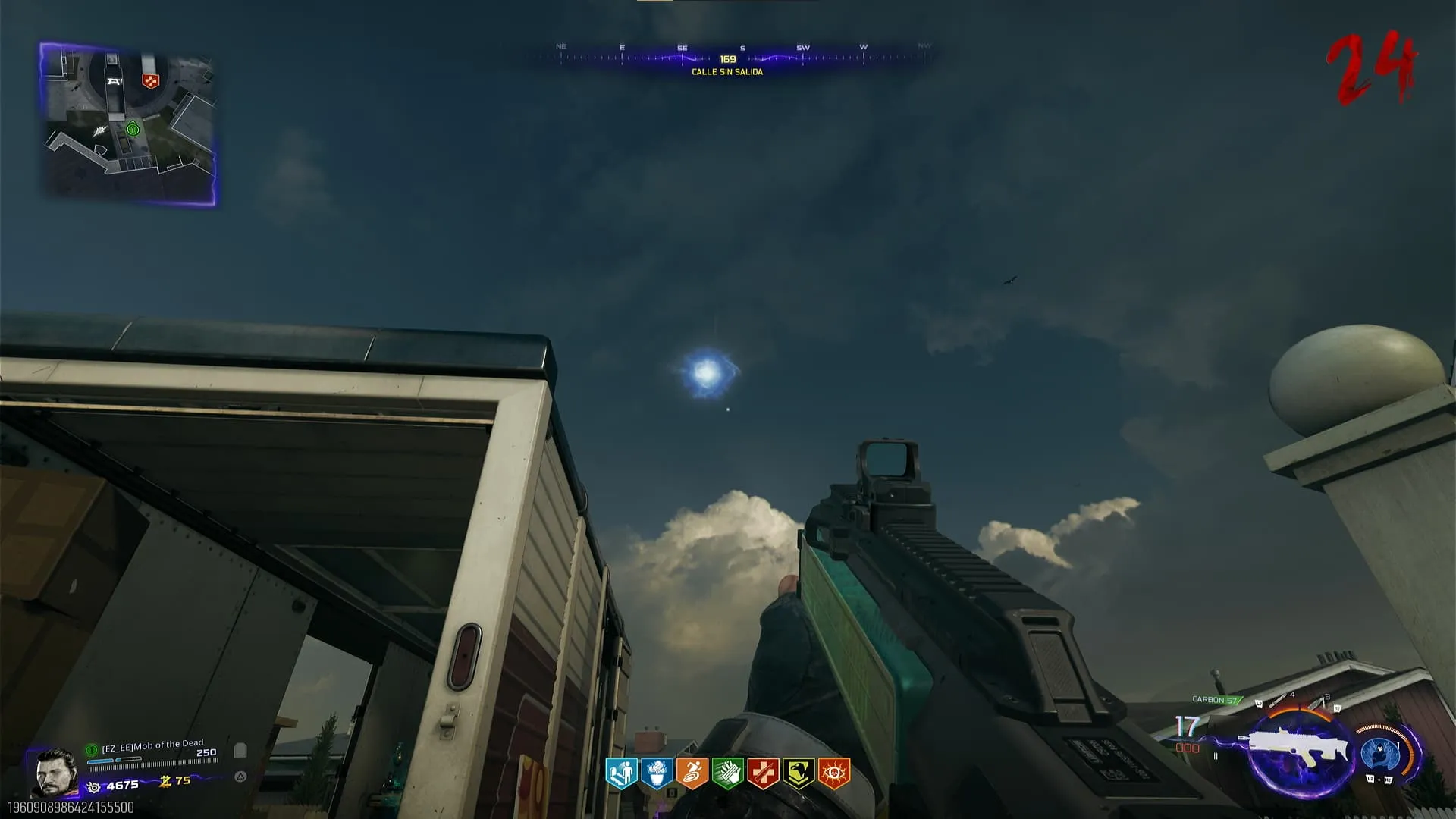Screen dimensions: 1456x819
Task: Click the compass heading bar
Action: pos(728,58)
